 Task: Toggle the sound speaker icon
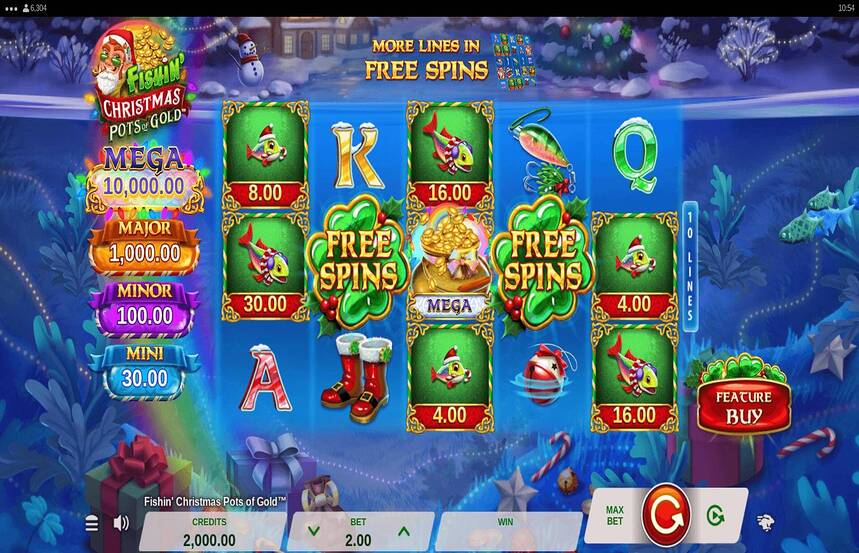pyautogui.click(x=121, y=523)
